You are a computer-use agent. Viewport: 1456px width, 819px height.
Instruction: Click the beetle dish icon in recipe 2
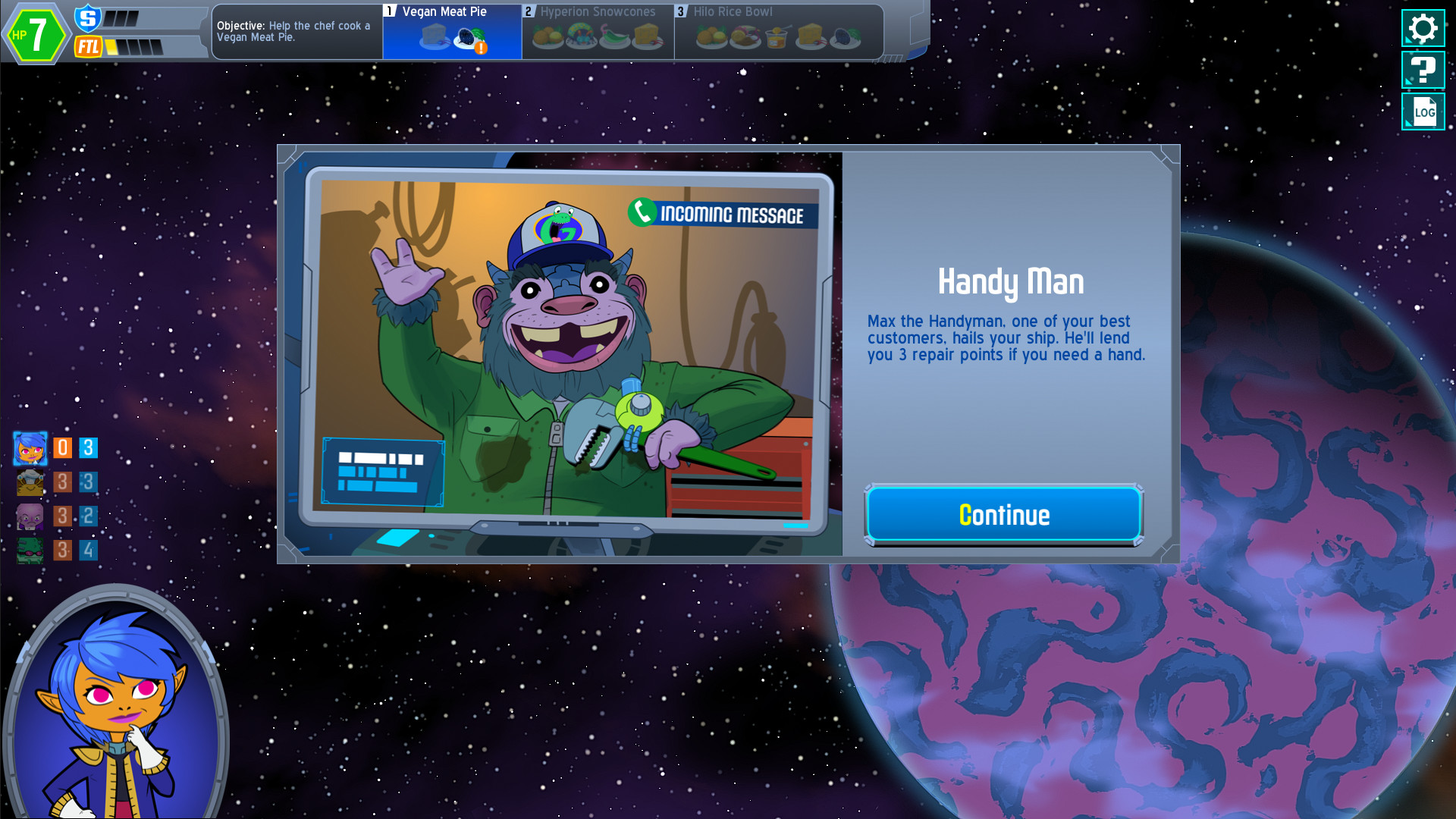(580, 34)
